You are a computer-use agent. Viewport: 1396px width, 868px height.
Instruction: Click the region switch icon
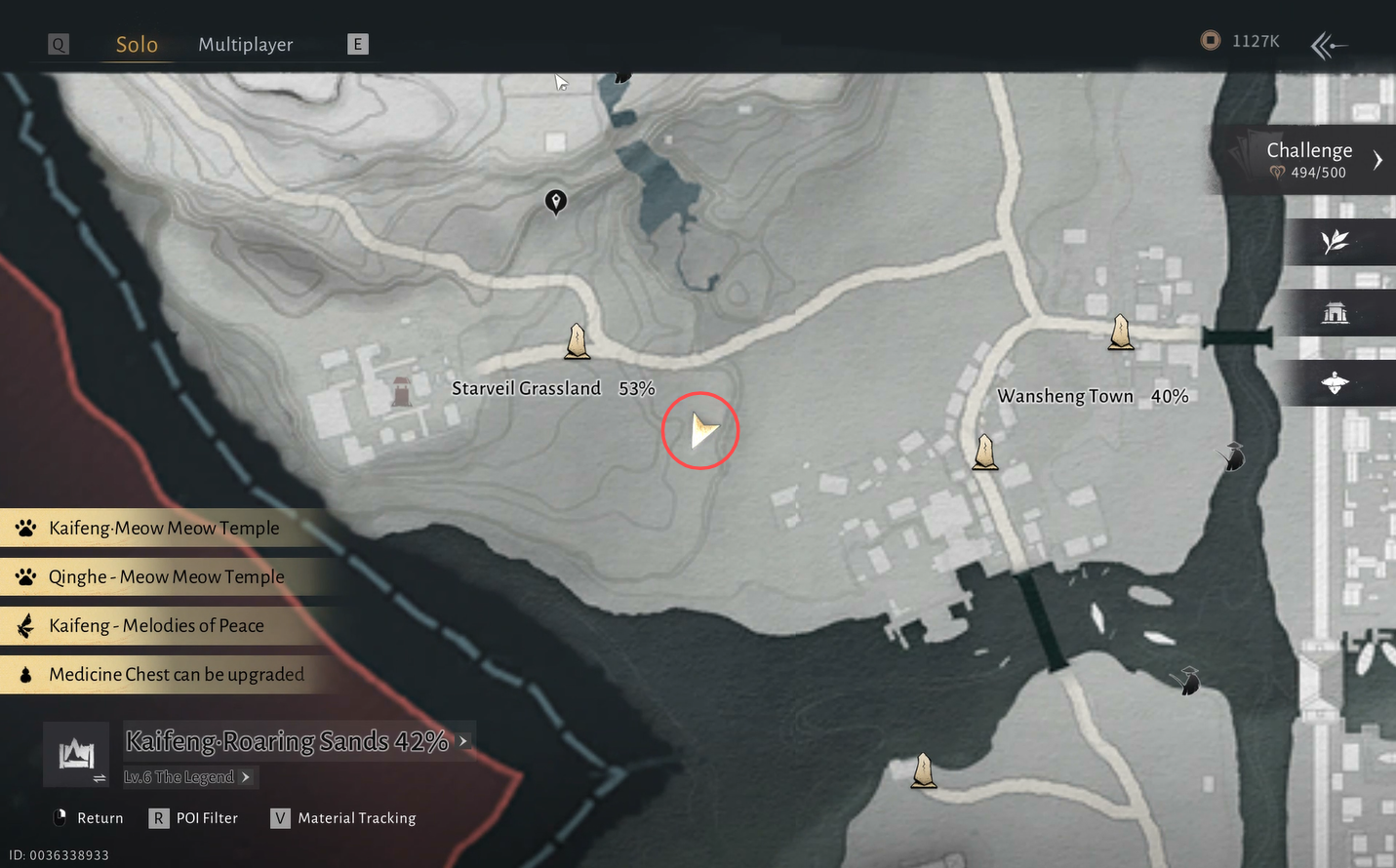coord(76,755)
